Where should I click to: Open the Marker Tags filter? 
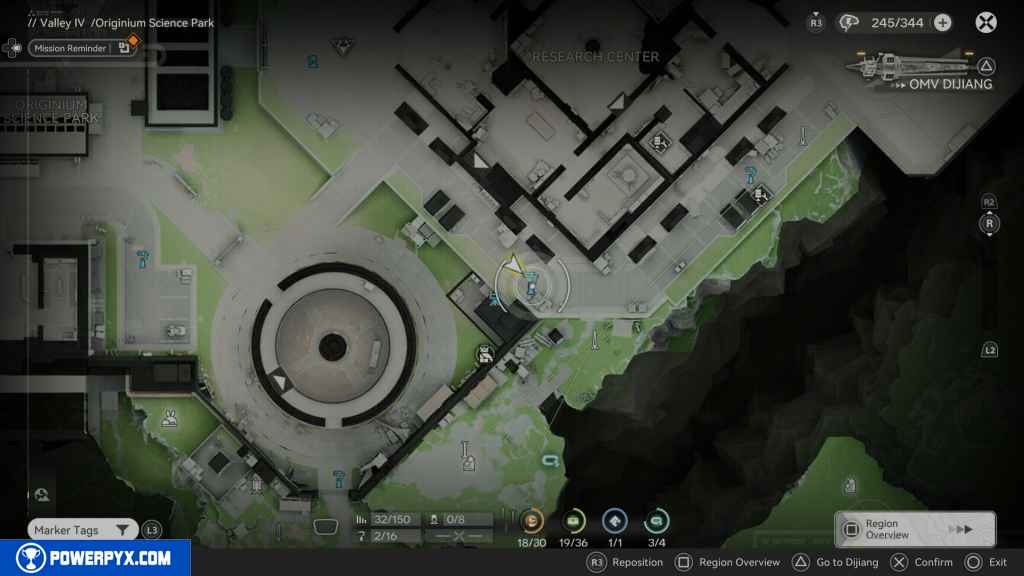82,530
